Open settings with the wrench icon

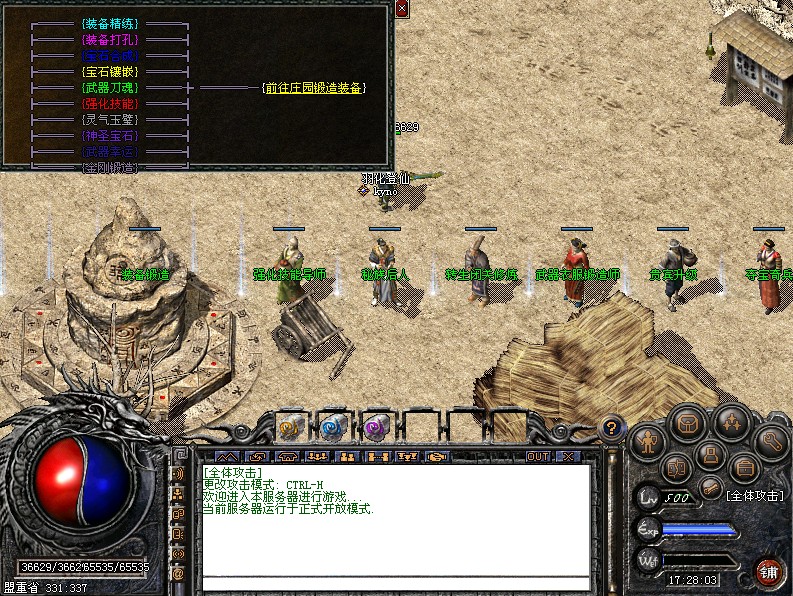772,440
